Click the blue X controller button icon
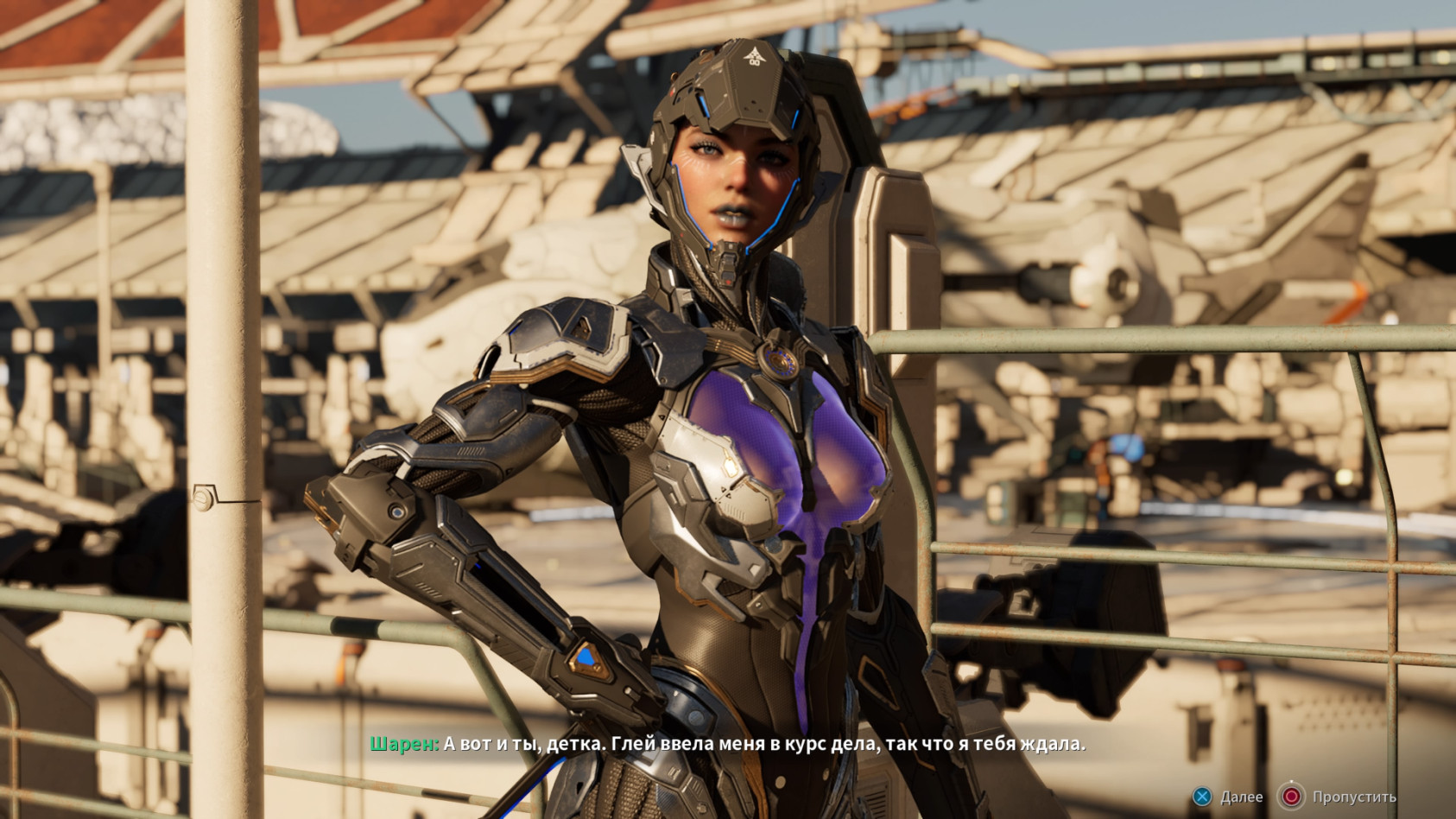The width and height of the screenshot is (1456, 819). coord(1201,797)
